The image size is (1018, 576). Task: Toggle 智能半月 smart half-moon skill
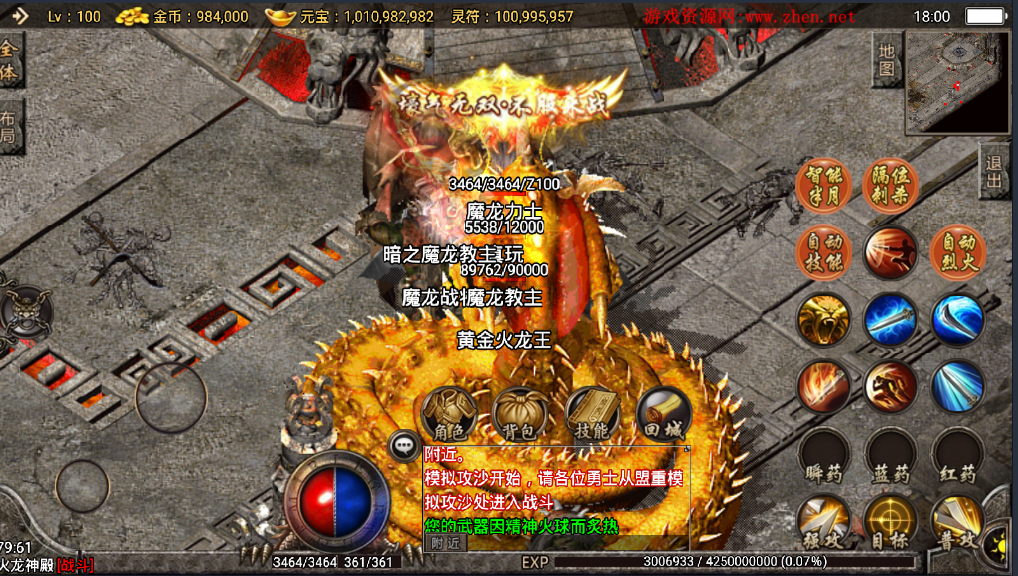pos(823,185)
